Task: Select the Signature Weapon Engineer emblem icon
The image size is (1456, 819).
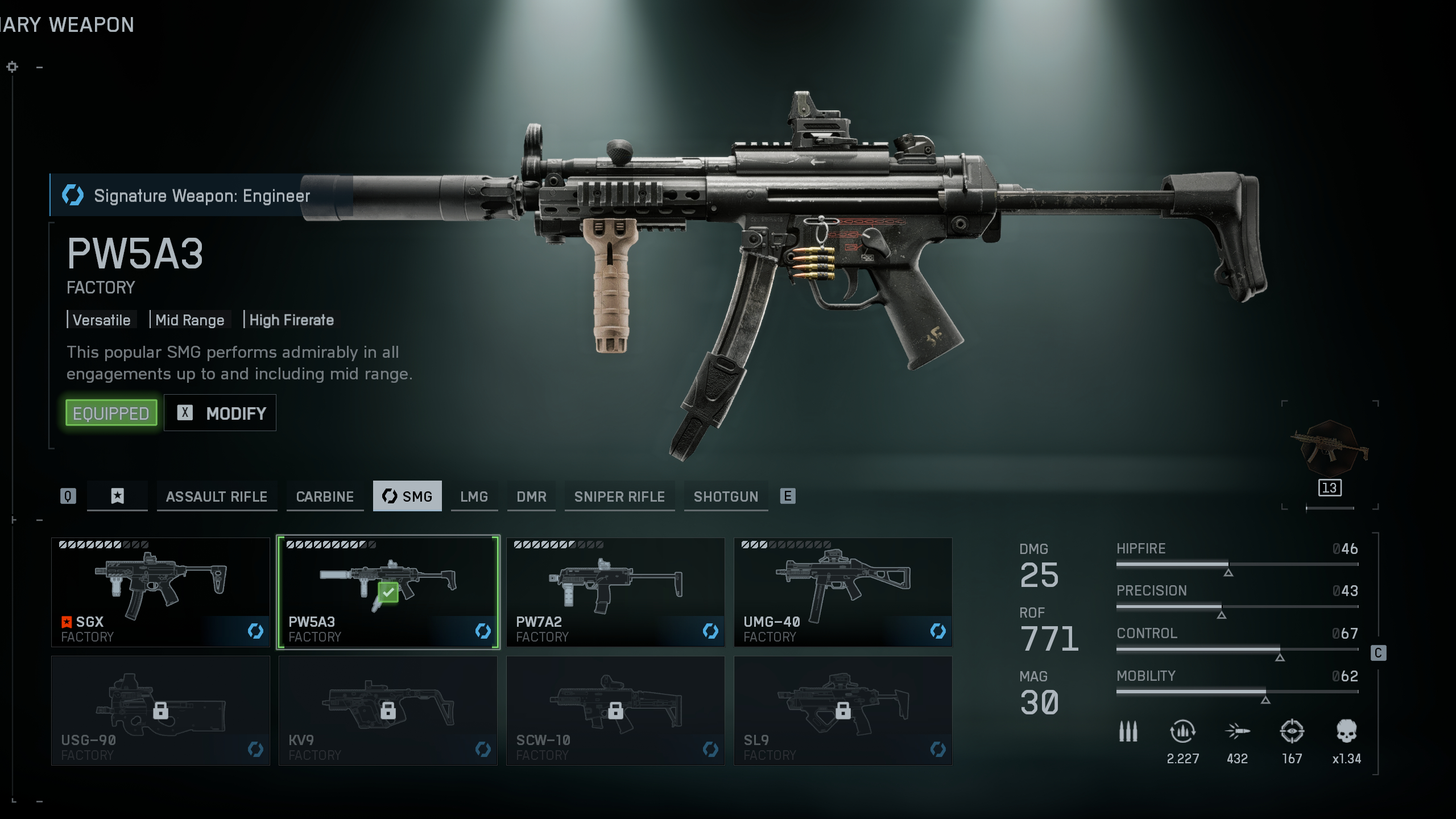Action: coord(72,196)
